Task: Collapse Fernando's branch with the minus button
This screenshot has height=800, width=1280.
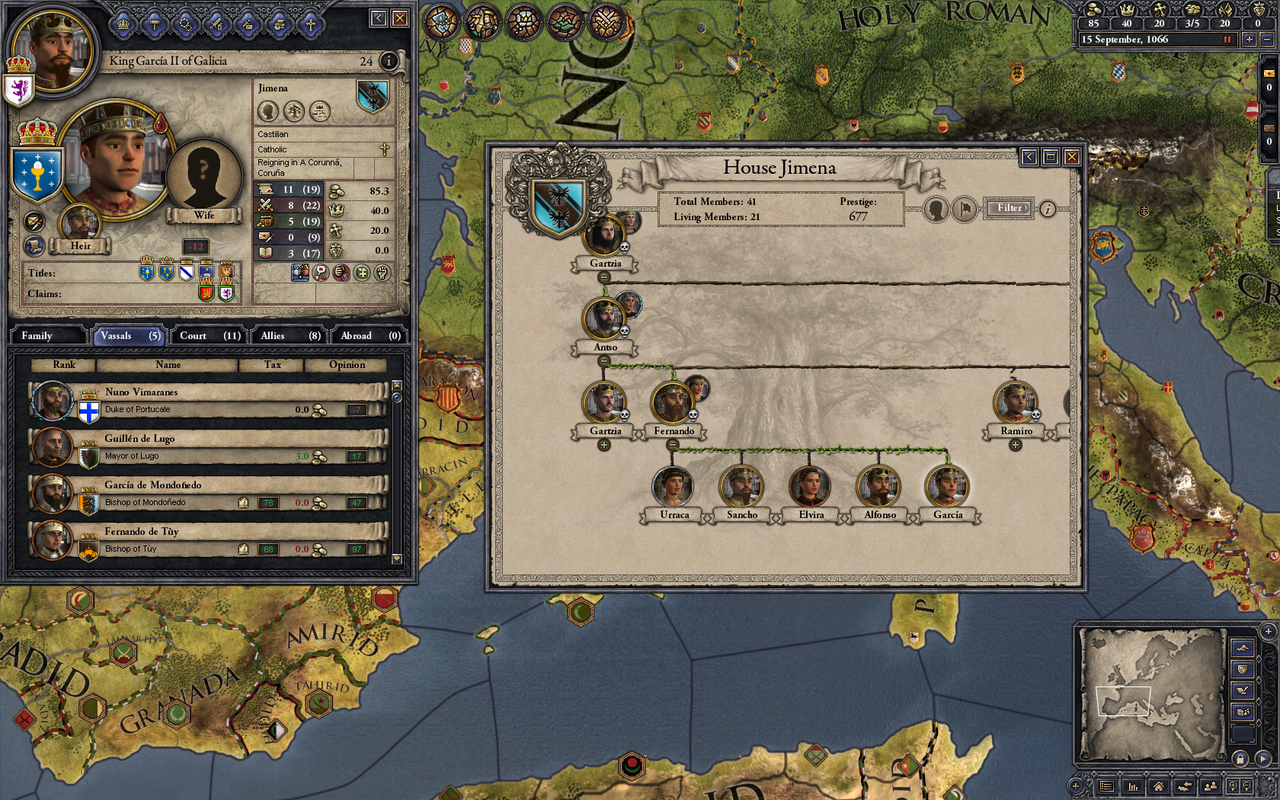Action: (x=672, y=445)
